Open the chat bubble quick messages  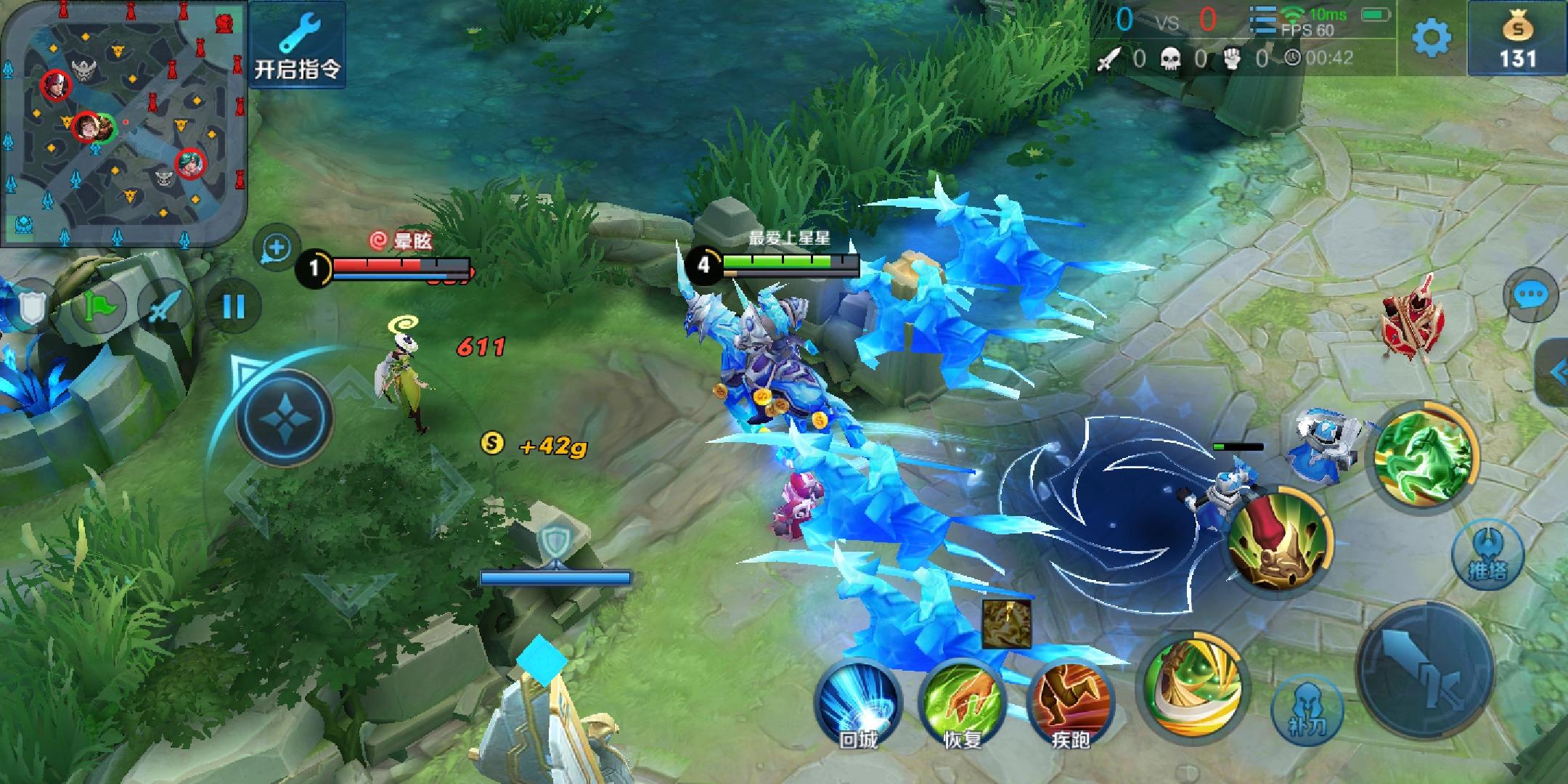click(x=1532, y=295)
